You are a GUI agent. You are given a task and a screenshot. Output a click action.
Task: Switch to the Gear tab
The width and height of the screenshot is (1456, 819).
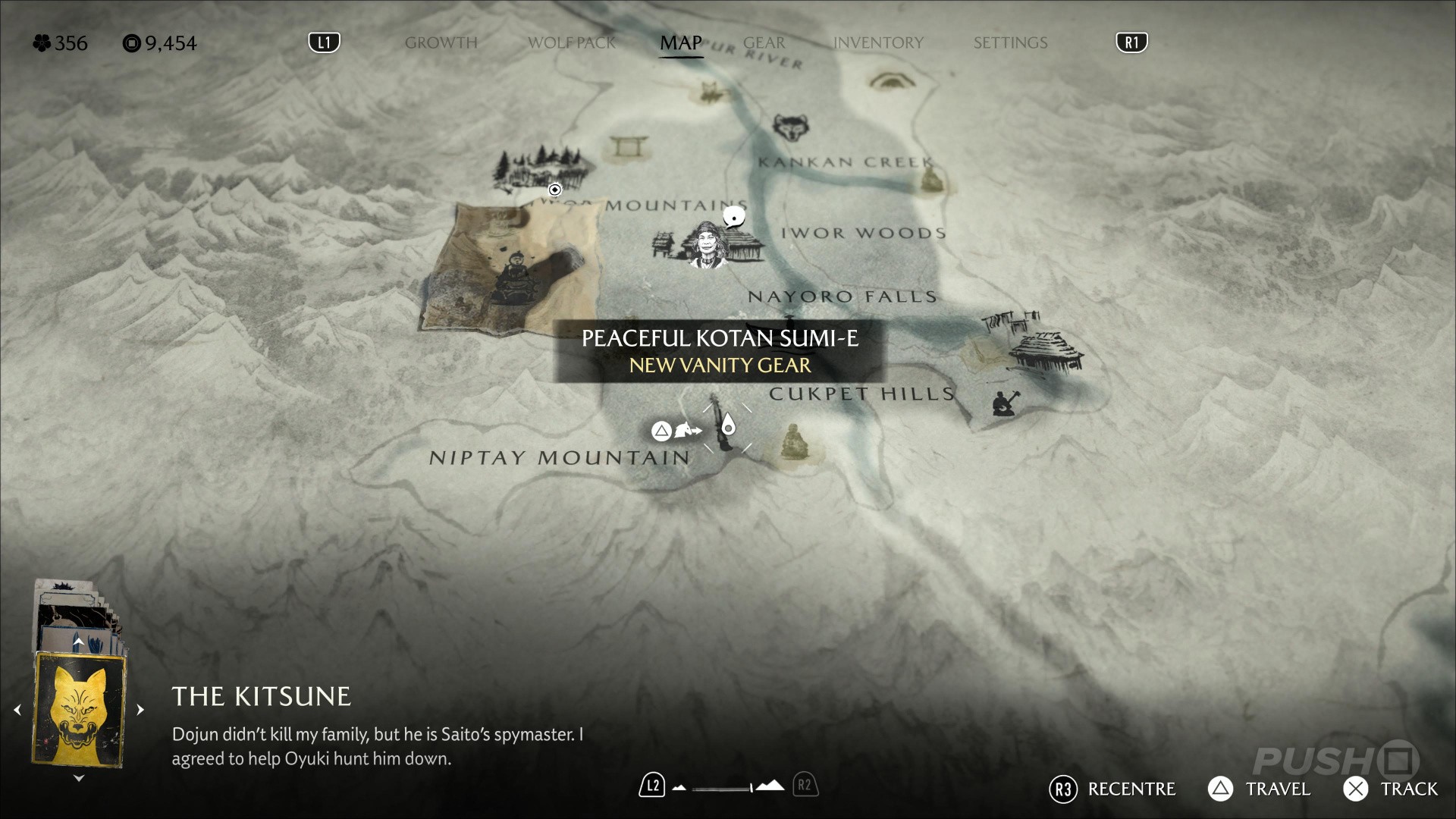click(764, 42)
